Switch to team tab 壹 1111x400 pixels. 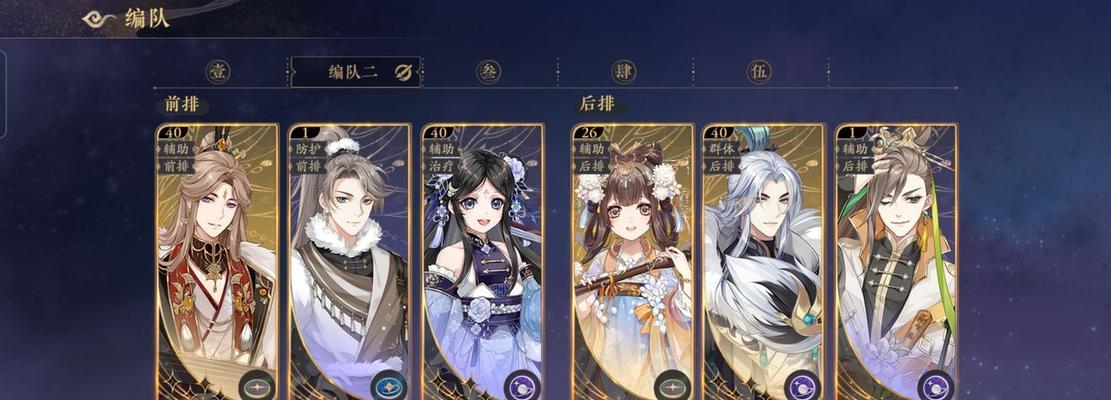(218, 72)
